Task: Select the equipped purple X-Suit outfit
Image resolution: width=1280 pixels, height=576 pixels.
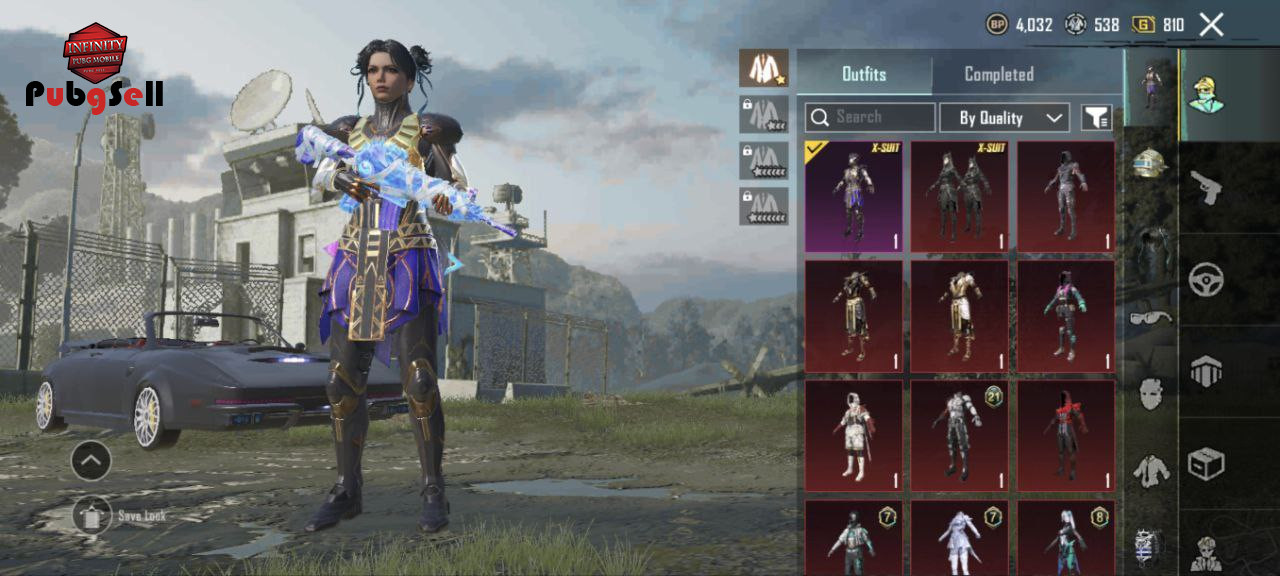Action: coord(853,196)
